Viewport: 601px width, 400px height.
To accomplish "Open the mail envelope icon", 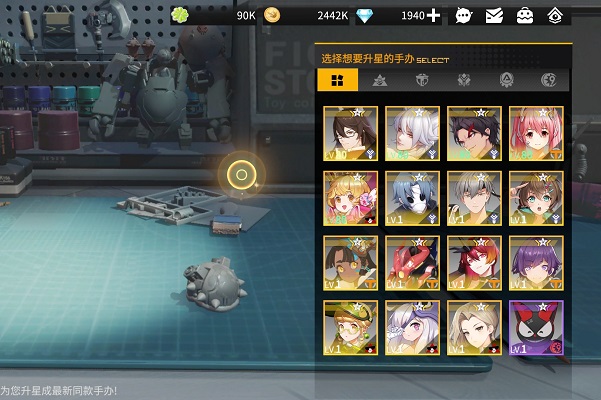I will pyautogui.click(x=494, y=15).
